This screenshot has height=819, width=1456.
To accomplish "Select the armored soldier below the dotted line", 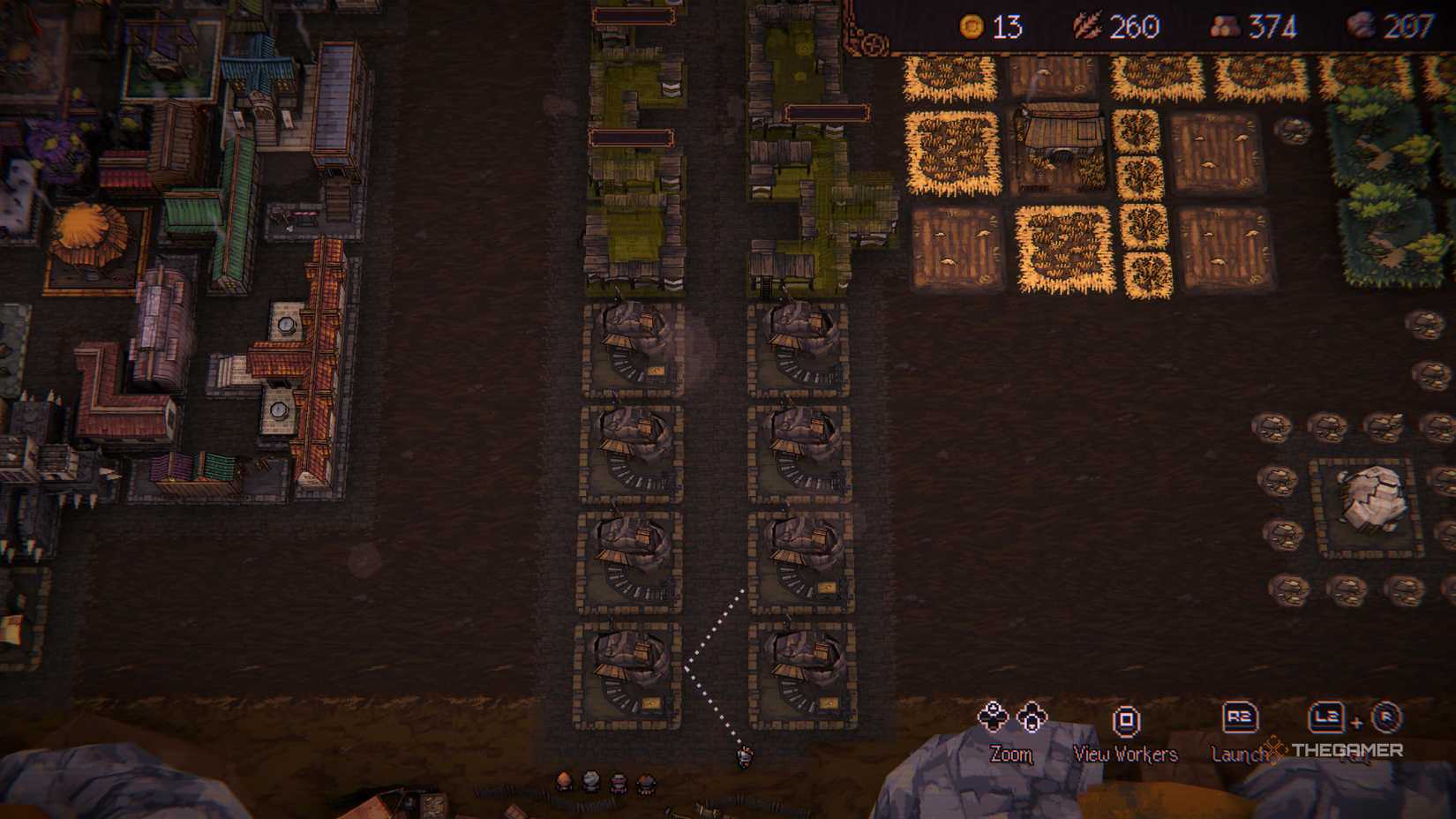I will pos(744,759).
